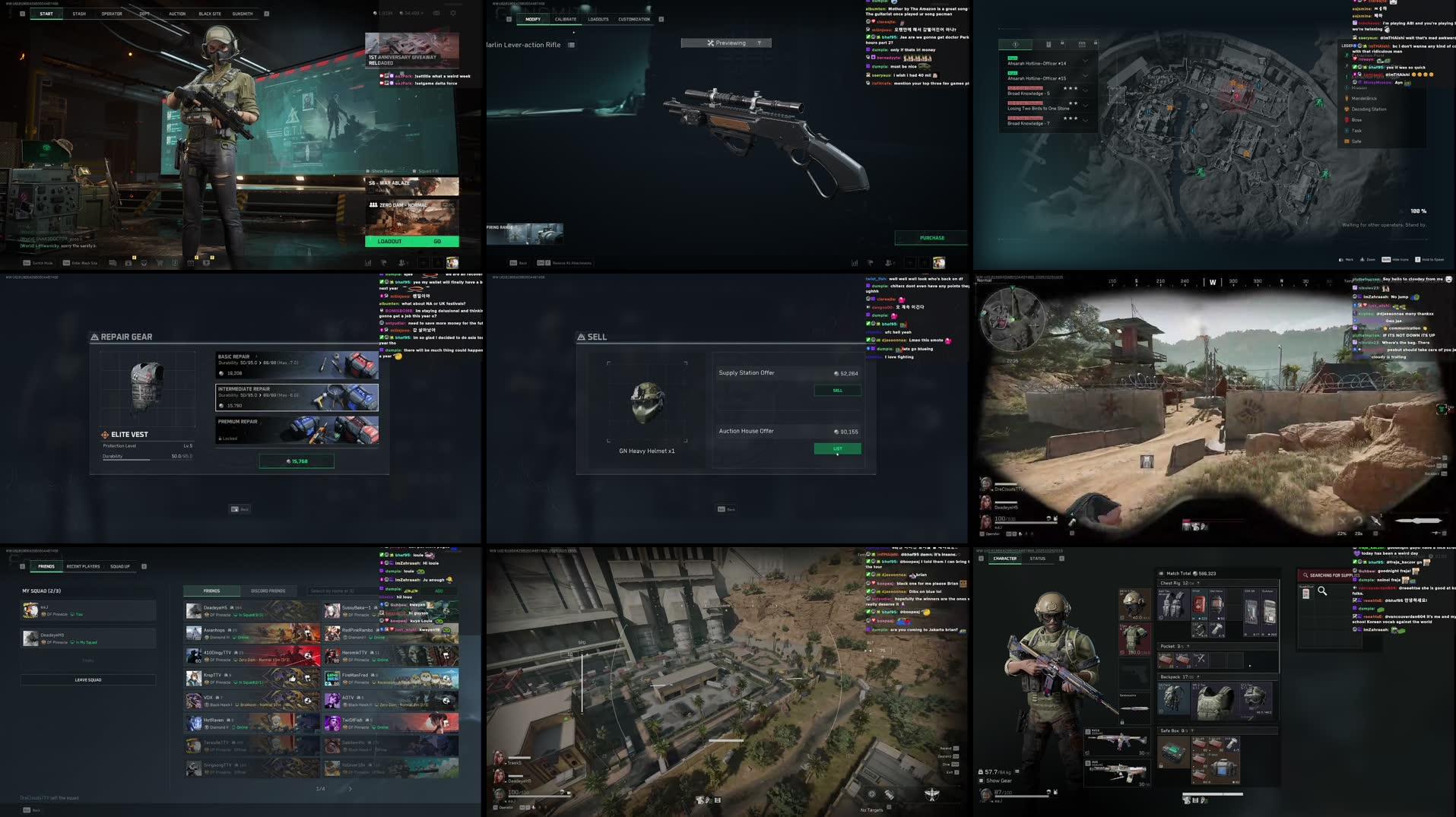Select the Decoding Station legend icon
Viewport: 1456px width, 817px height.
1347,109
